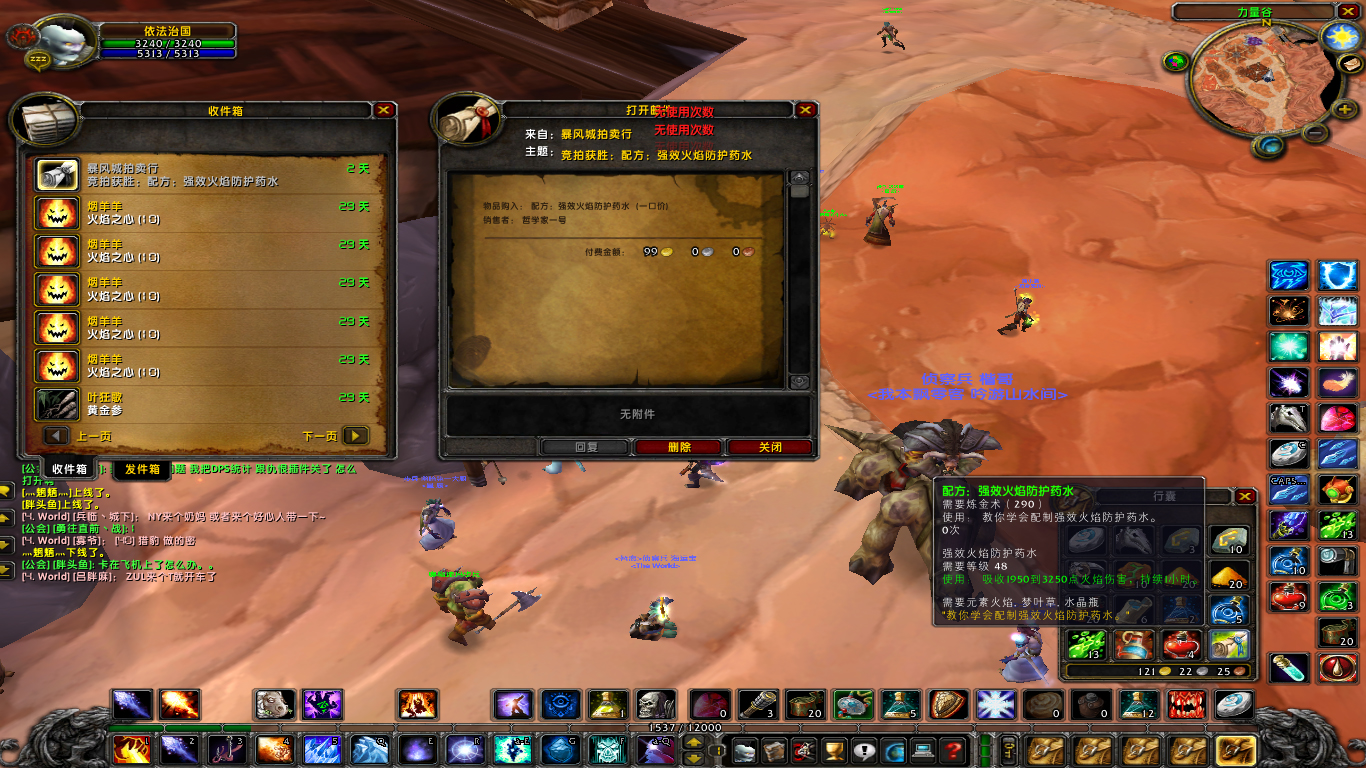
Task: Open achievements via the gold trophy button
Action: click(x=833, y=751)
